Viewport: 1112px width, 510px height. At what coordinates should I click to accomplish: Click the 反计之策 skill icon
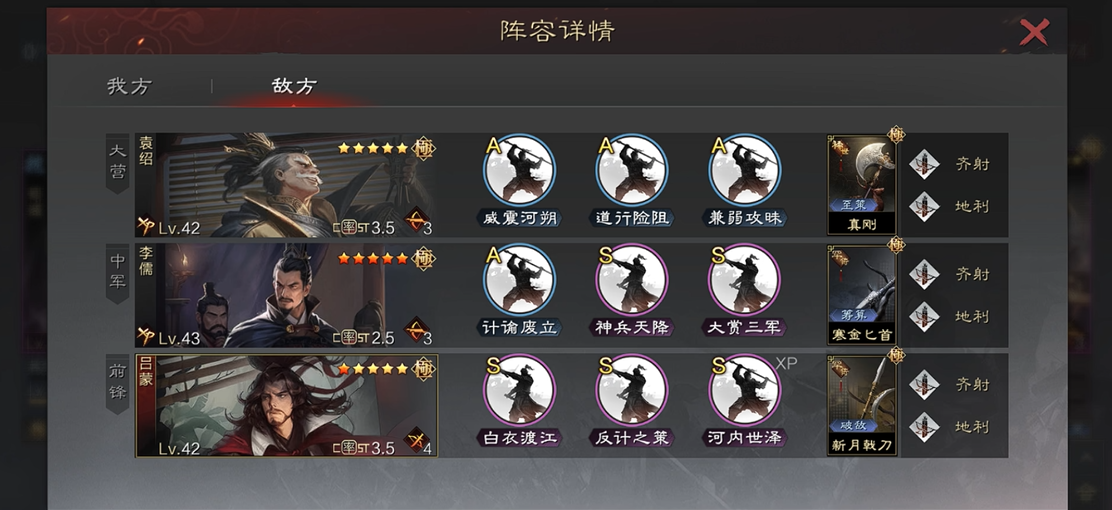tap(631, 390)
